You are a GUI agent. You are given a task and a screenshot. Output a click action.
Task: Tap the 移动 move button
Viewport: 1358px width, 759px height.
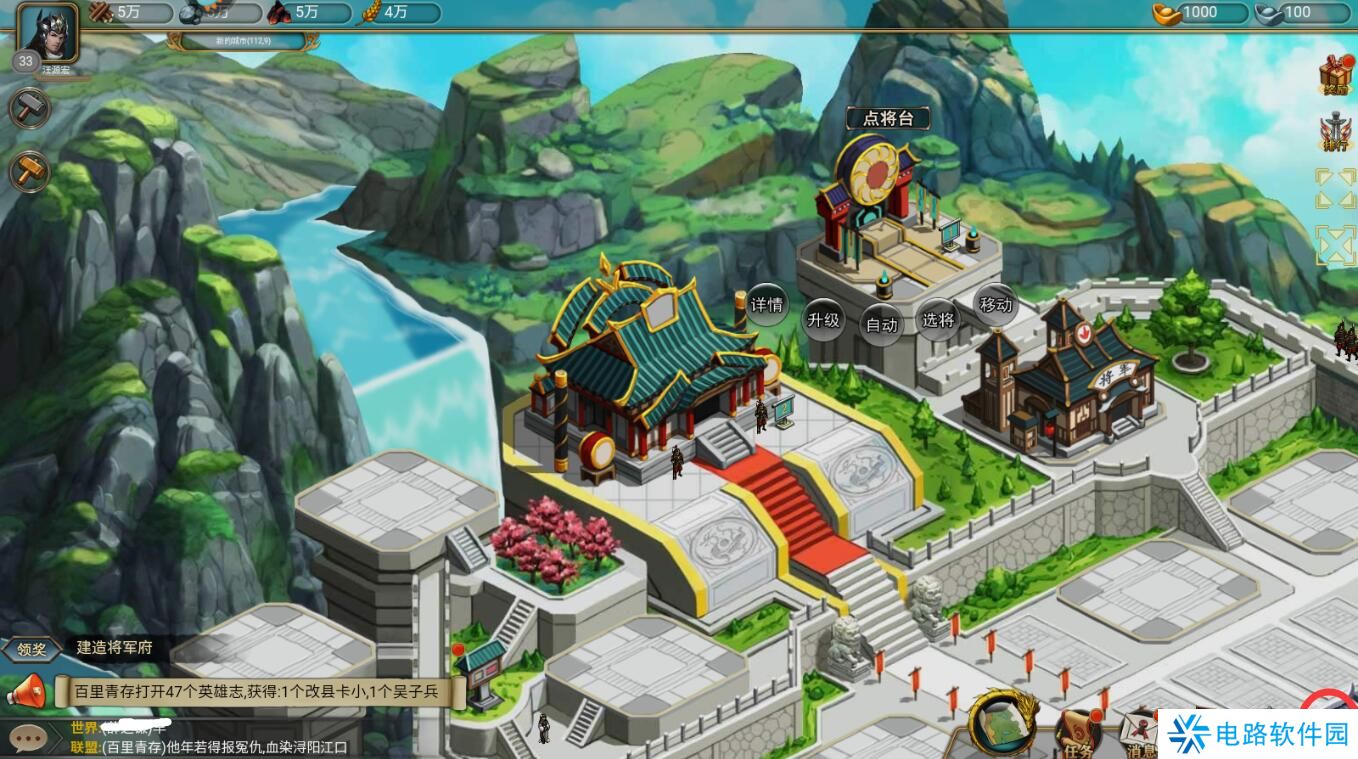tap(995, 305)
